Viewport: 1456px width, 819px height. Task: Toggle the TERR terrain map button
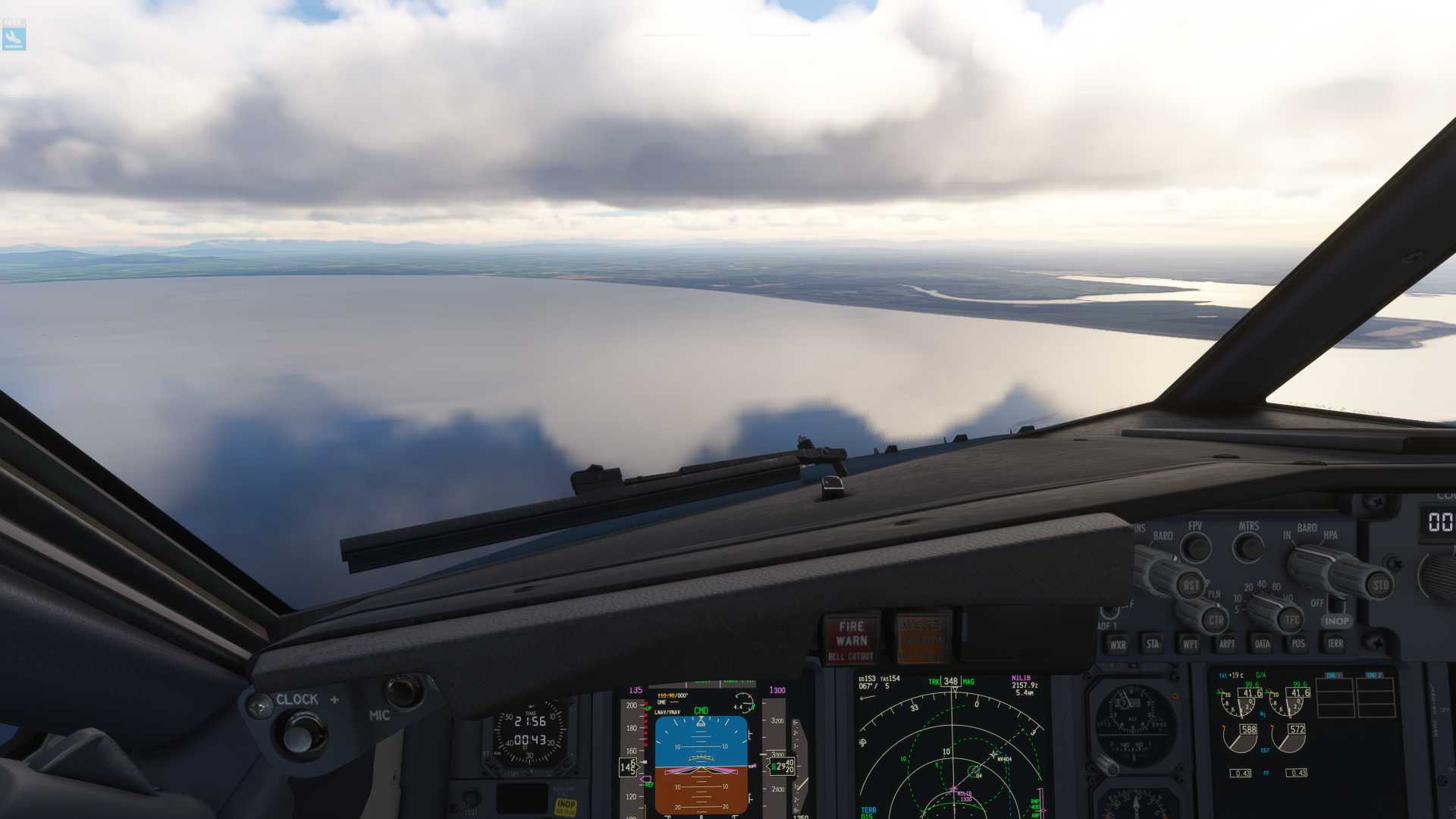click(1335, 643)
